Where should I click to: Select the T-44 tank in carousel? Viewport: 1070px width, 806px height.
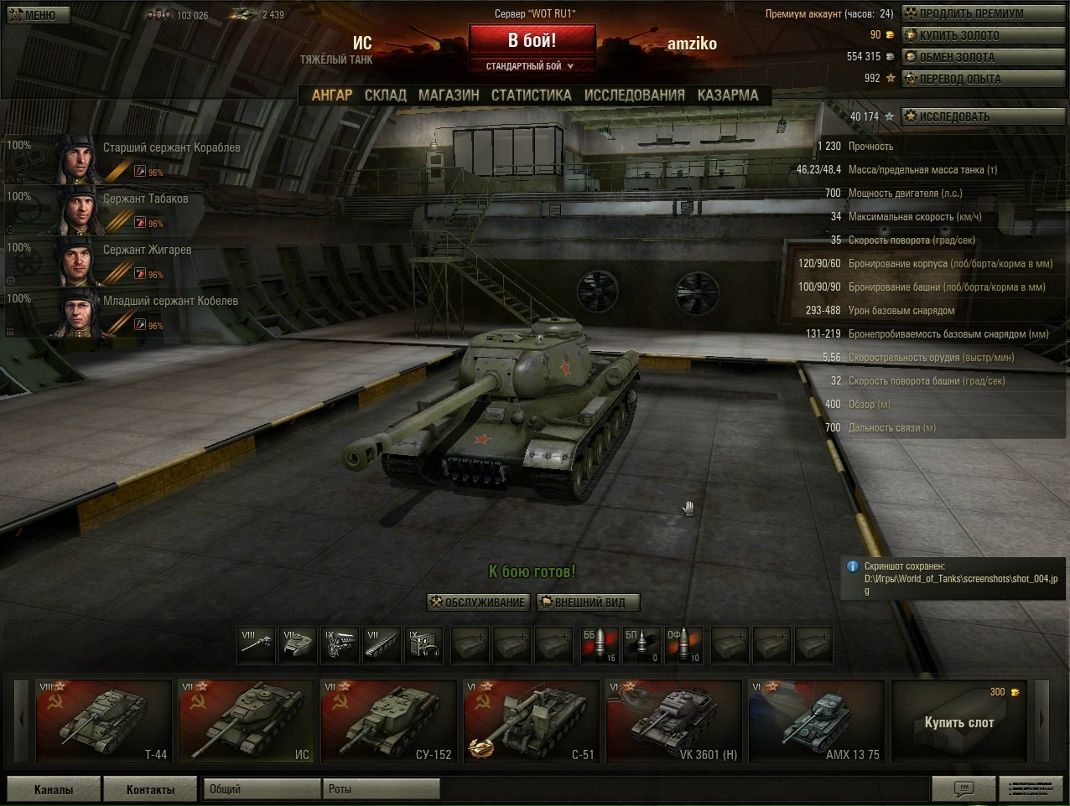(105, 721)
